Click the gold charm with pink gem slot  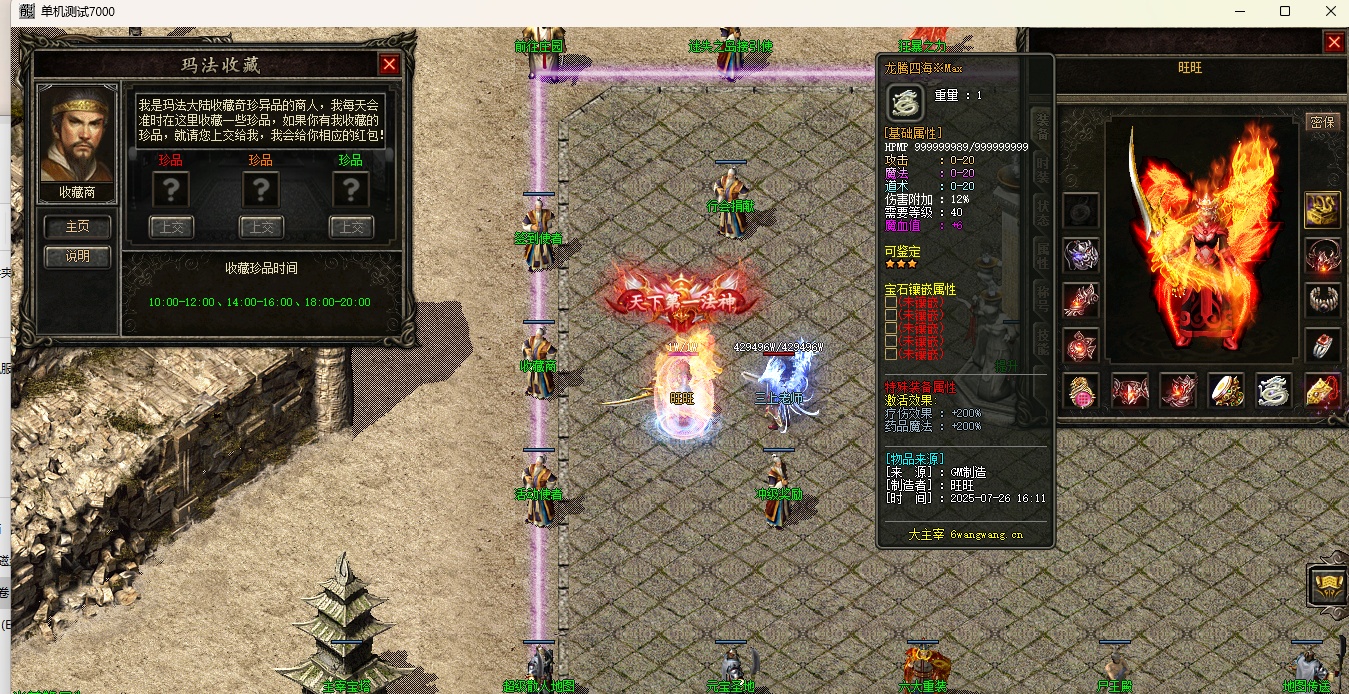1081,390
